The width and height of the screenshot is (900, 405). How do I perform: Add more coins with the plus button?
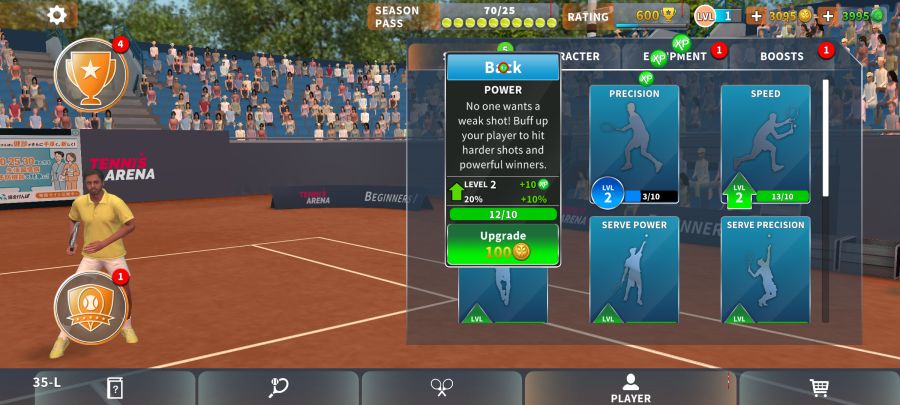[756, 16]
